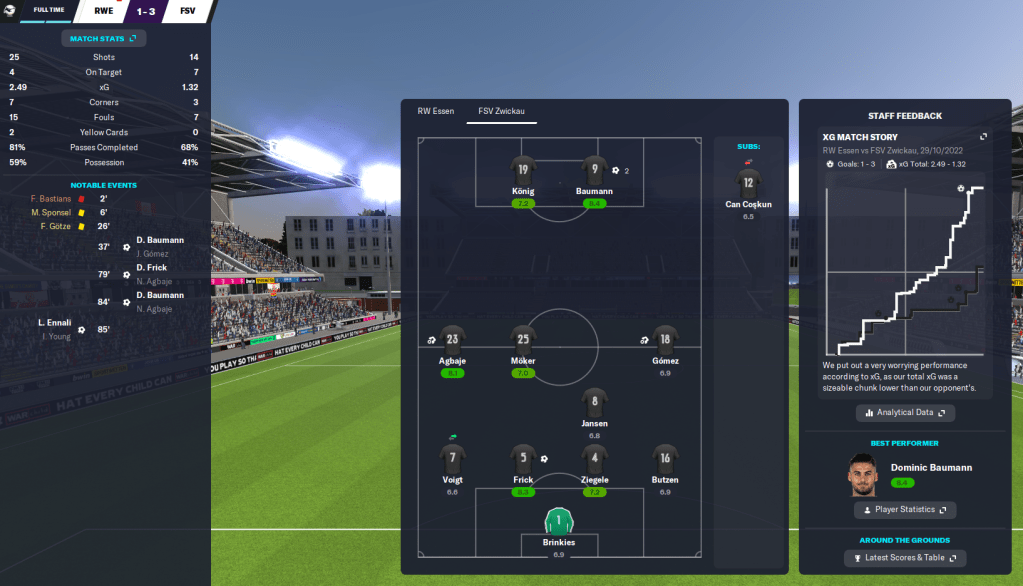Viewport: 1023px width, 586px height.
Task: Click defender Frick number 5
Action: click(523, 459)
